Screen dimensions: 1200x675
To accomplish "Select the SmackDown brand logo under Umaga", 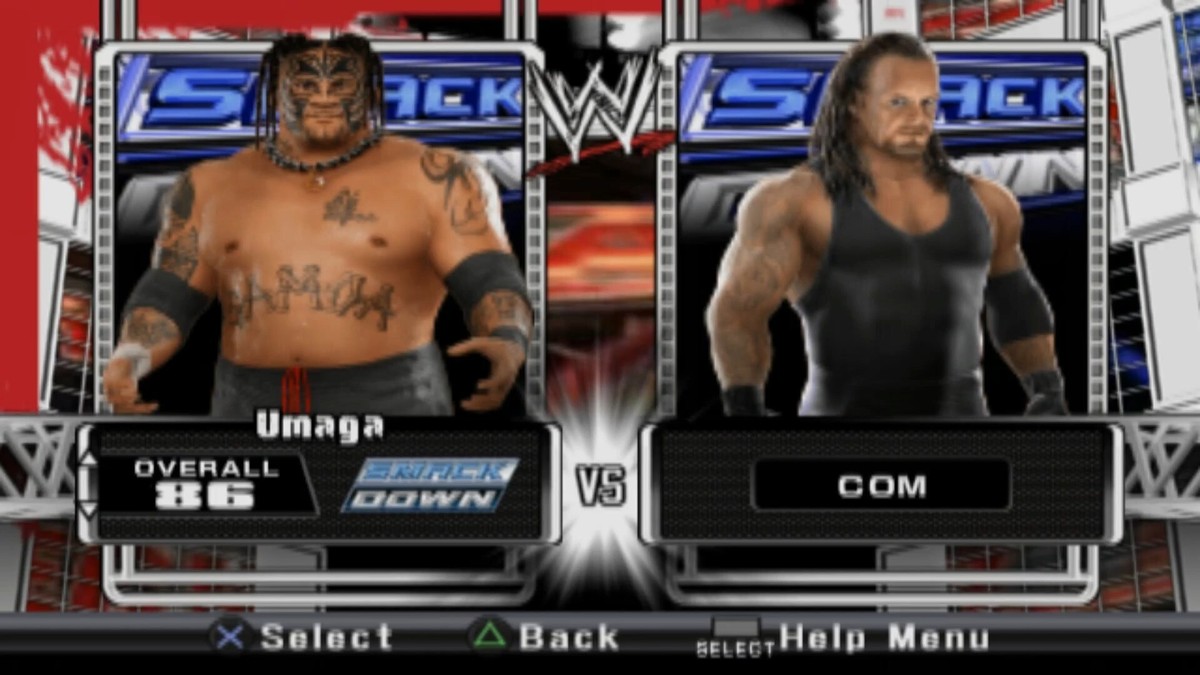I will (430, 485).
